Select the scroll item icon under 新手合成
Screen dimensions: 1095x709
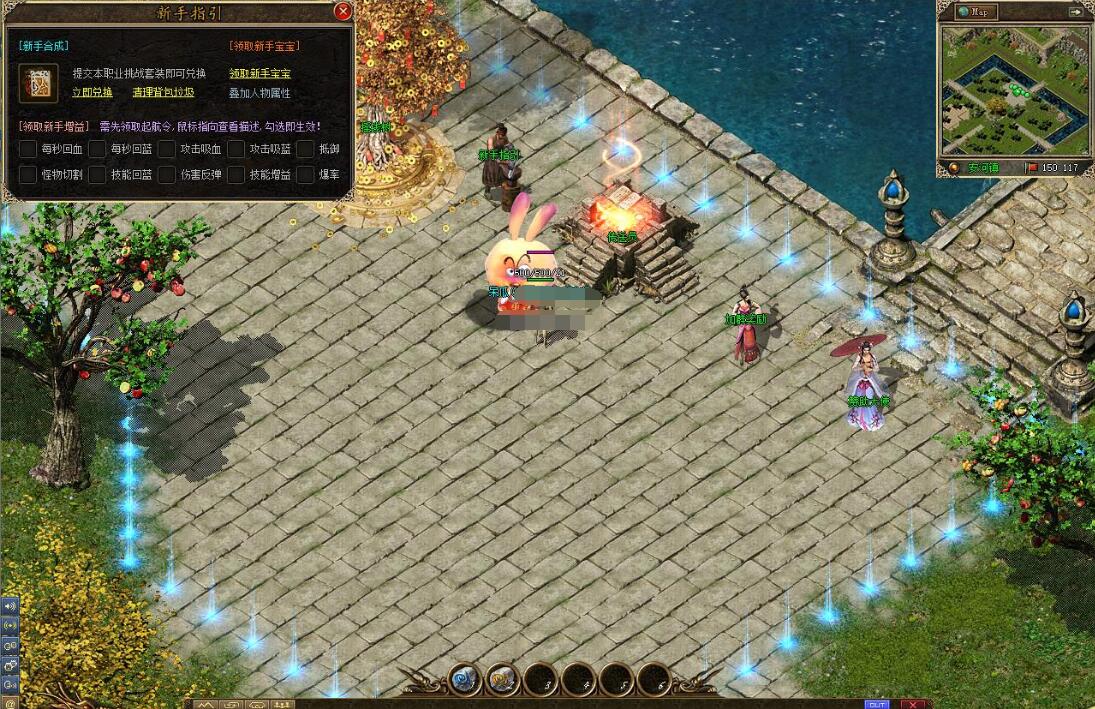click(x=38, y=83)
